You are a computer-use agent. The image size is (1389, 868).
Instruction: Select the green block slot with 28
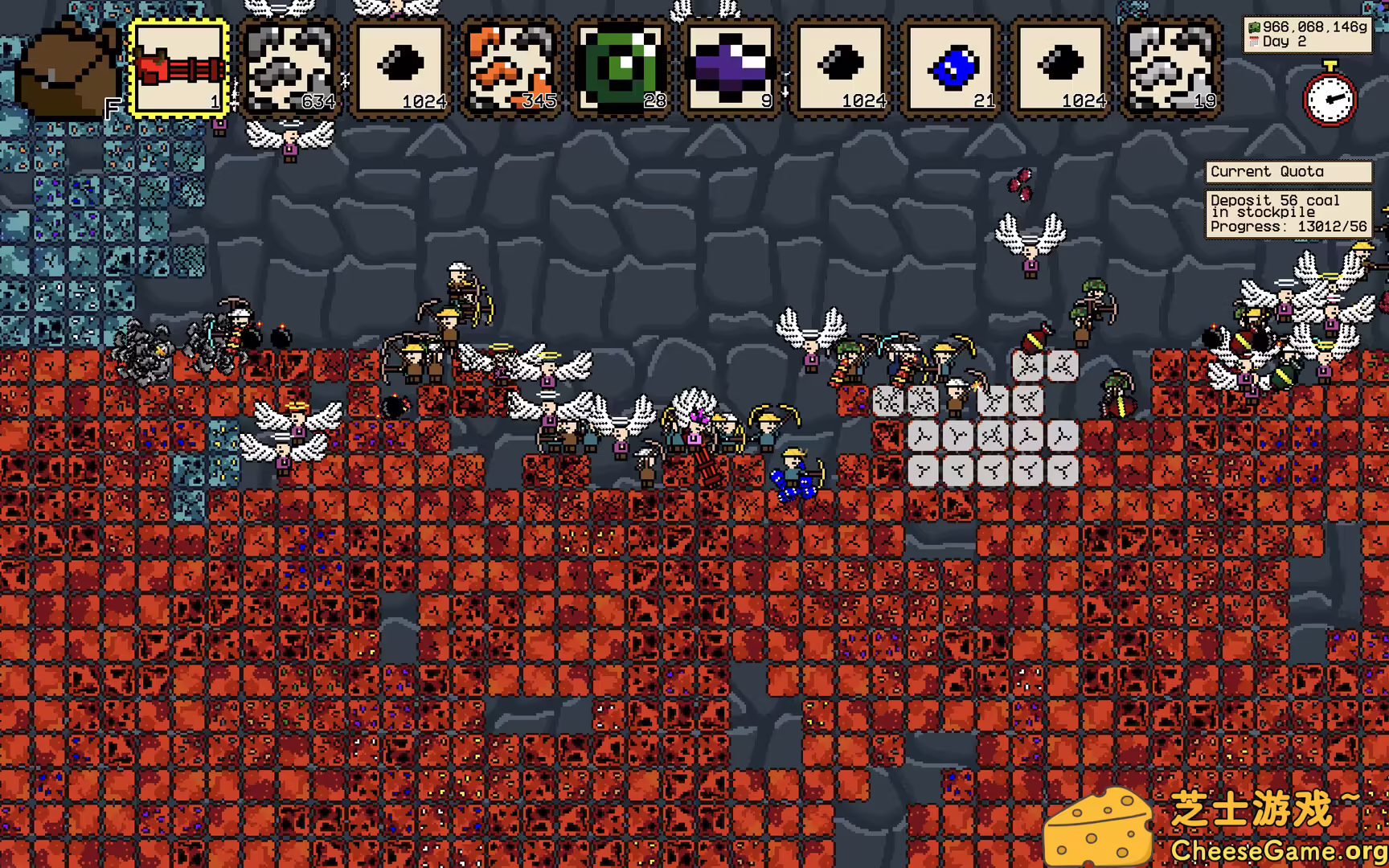[621, 68]
